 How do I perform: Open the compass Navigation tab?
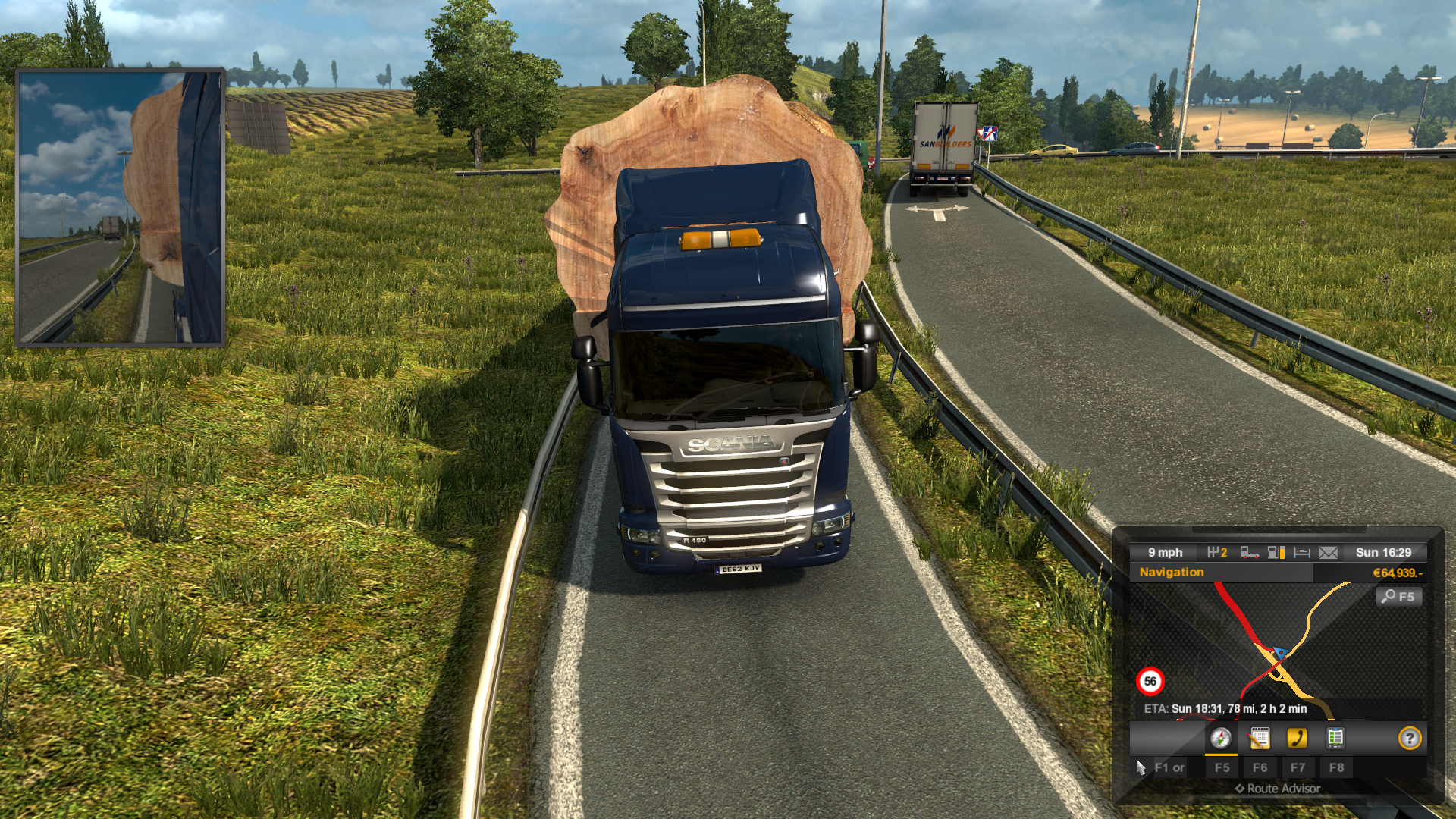click(x=1221, y=738)
